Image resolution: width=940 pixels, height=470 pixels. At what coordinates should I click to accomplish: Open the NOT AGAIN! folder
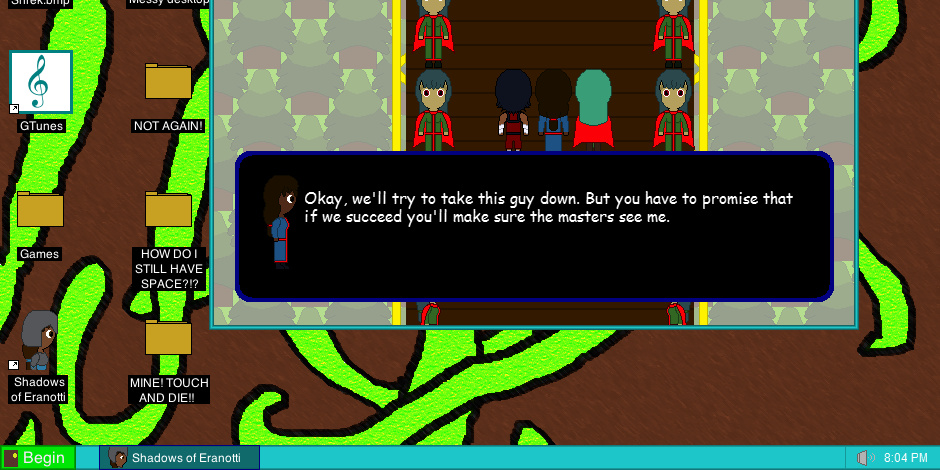168,82
